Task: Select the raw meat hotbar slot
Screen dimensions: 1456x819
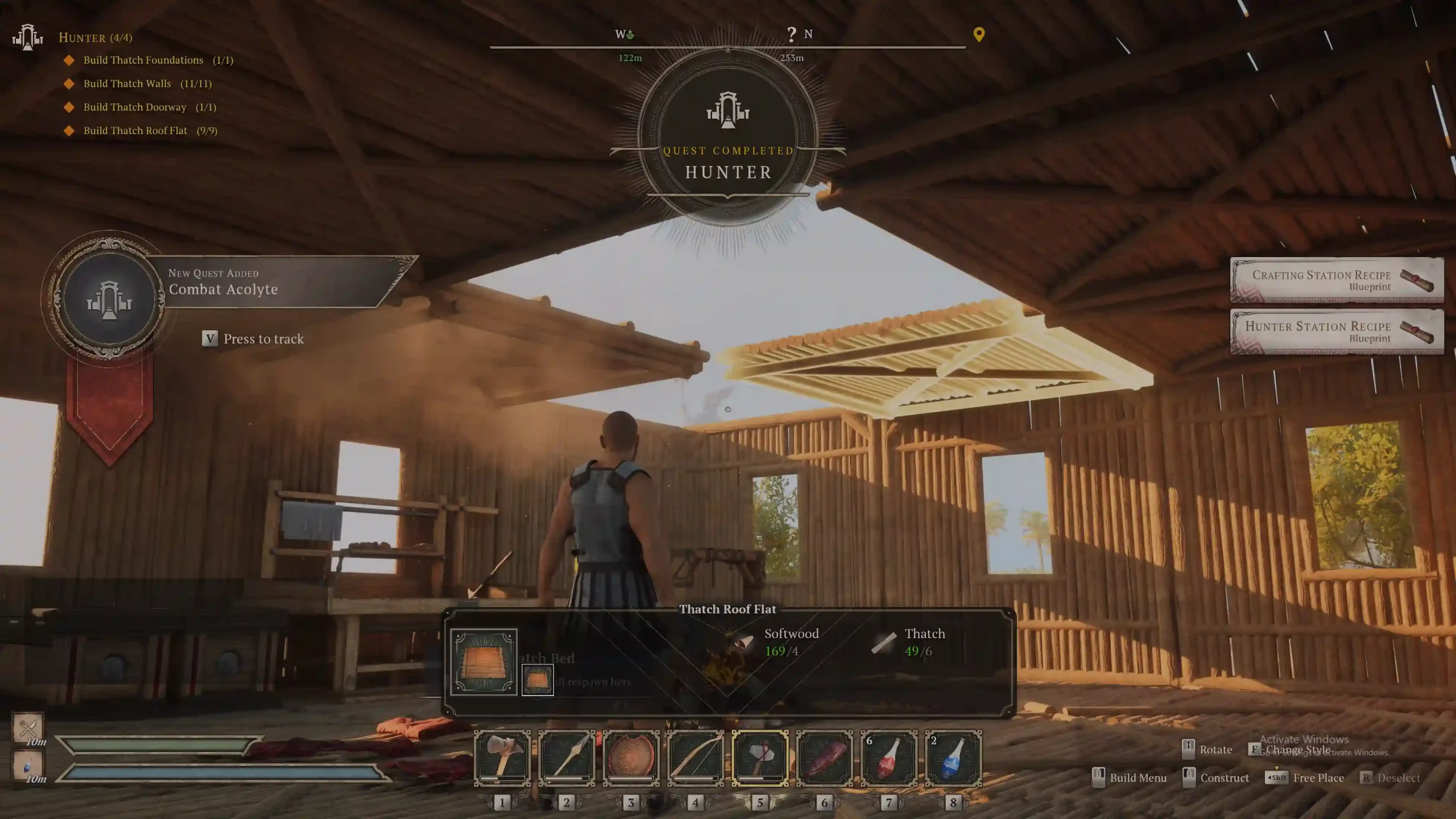Action: [824, 758]
